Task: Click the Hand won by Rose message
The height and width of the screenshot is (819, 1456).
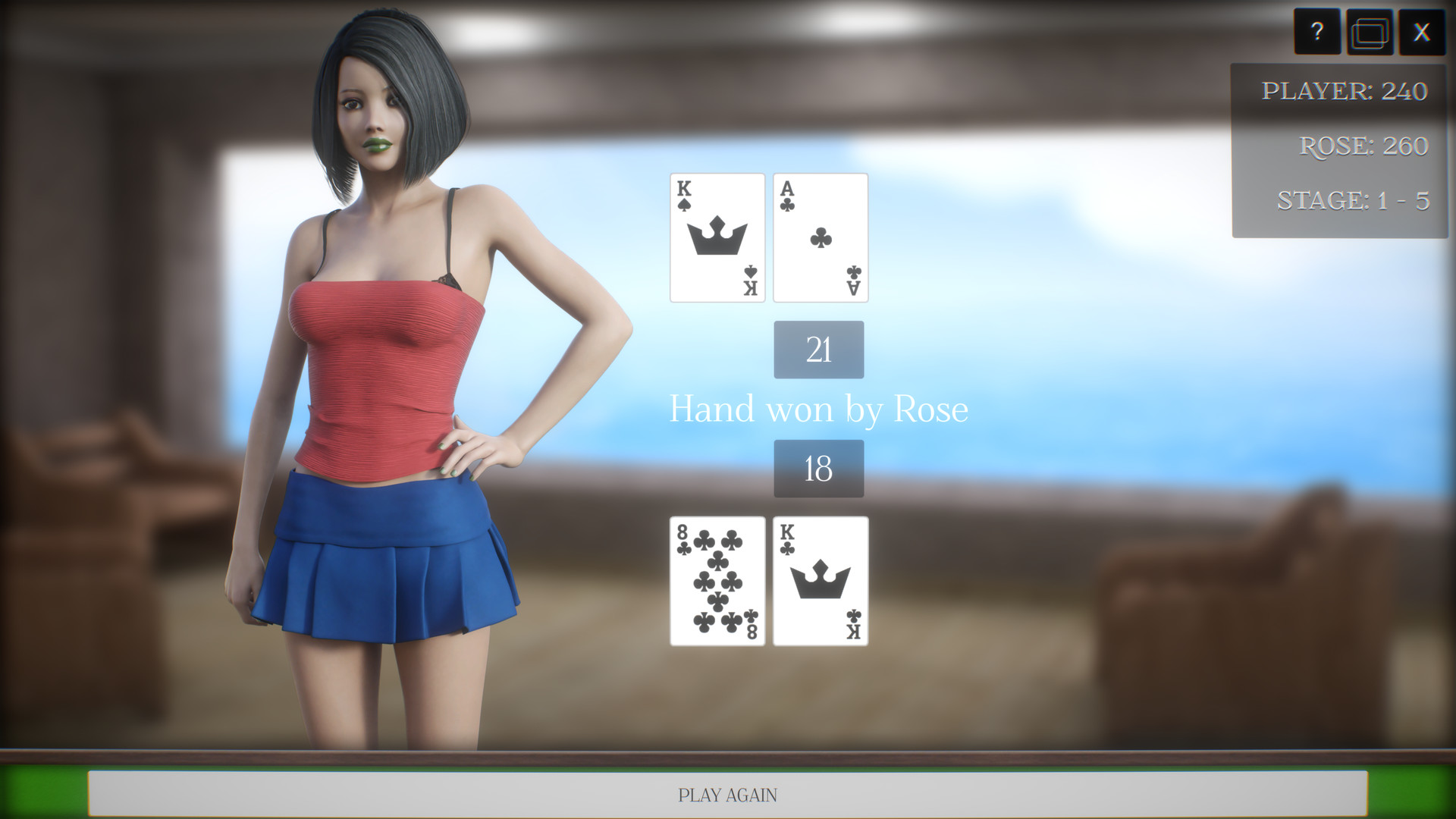Action: [819, 409]
